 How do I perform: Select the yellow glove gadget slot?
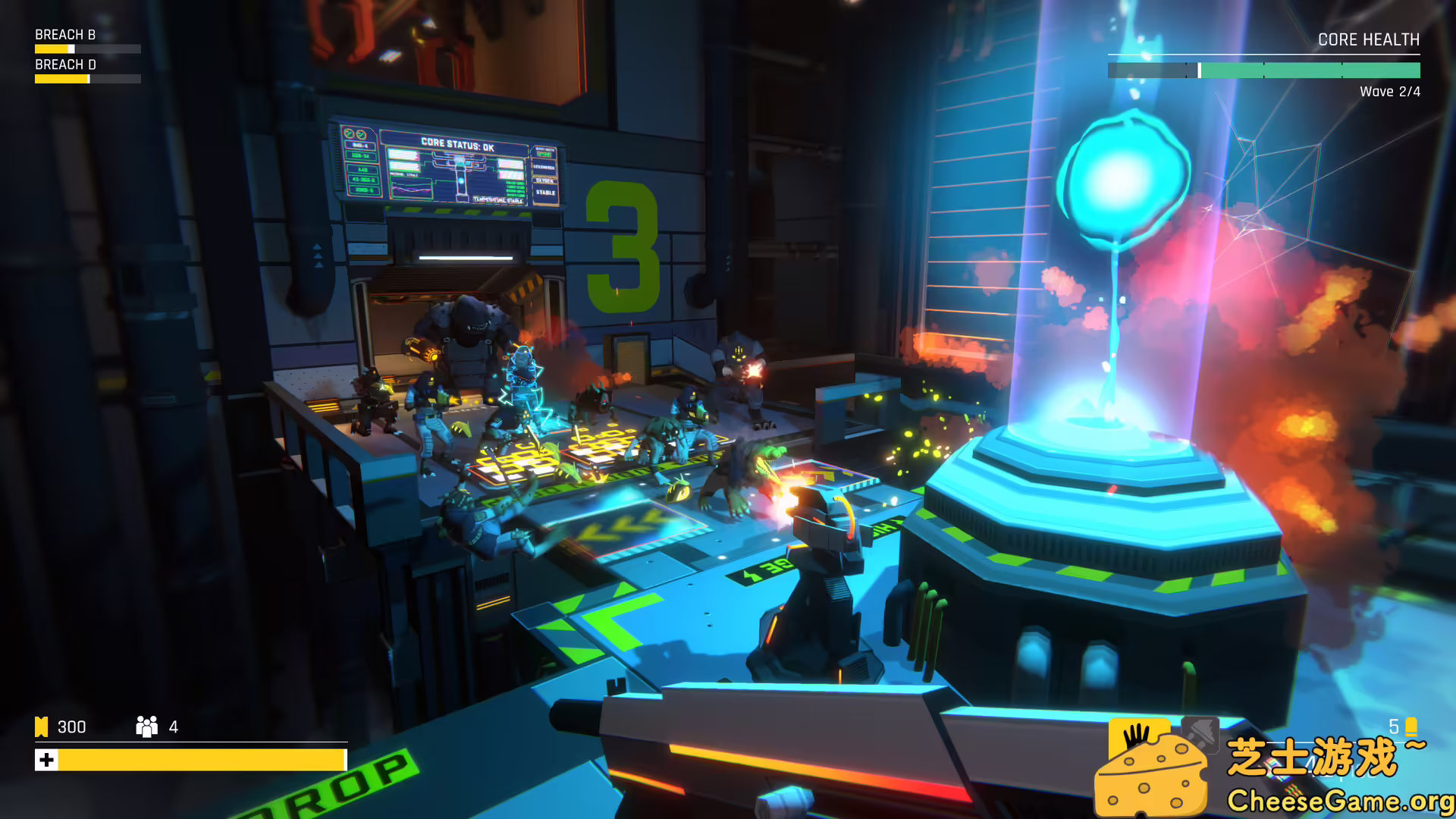tap(1138, 734)
